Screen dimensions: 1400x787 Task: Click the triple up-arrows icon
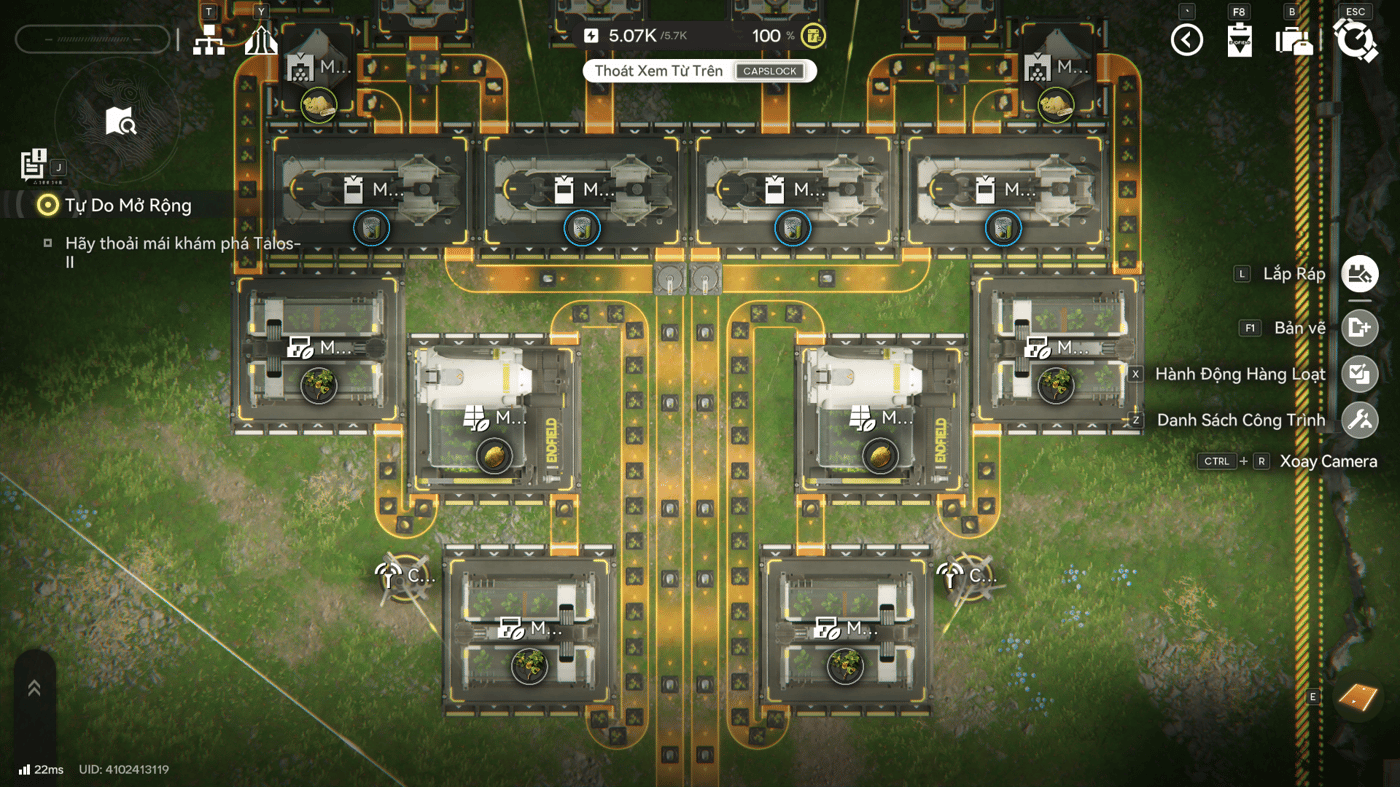(x=261, y=40)
